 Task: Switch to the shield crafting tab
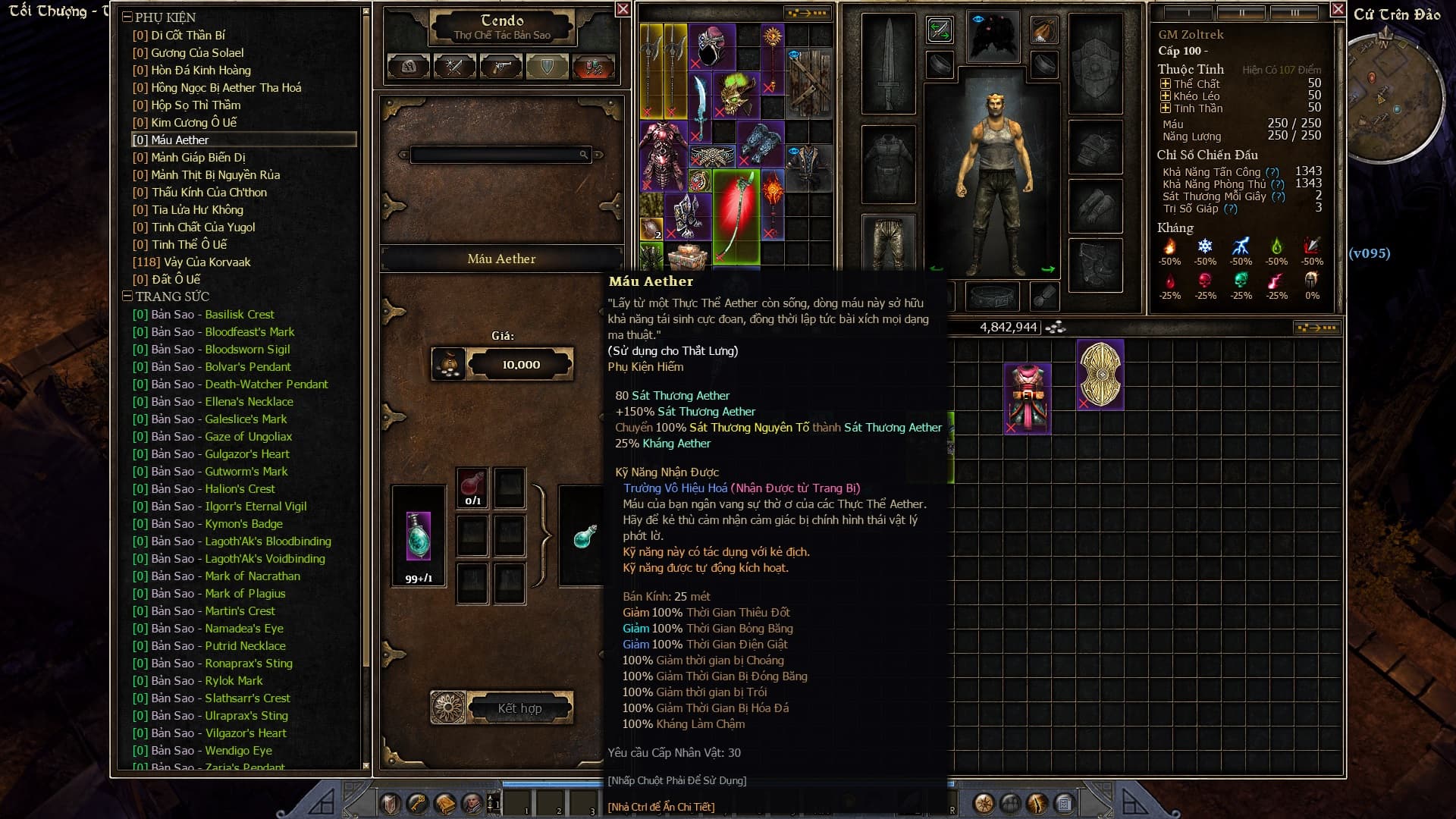pos(548,67)
